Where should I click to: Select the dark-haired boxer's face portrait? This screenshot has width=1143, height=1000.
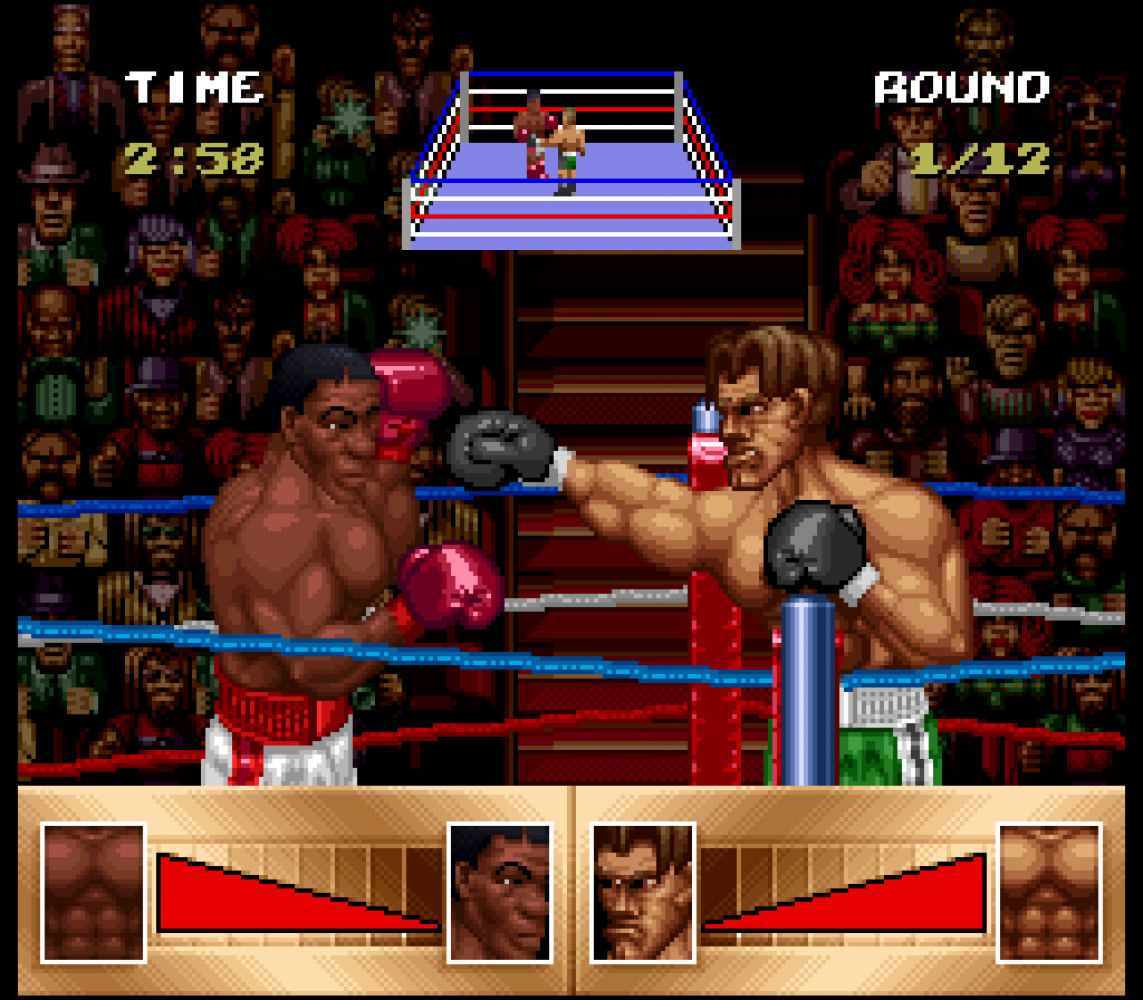499,892
